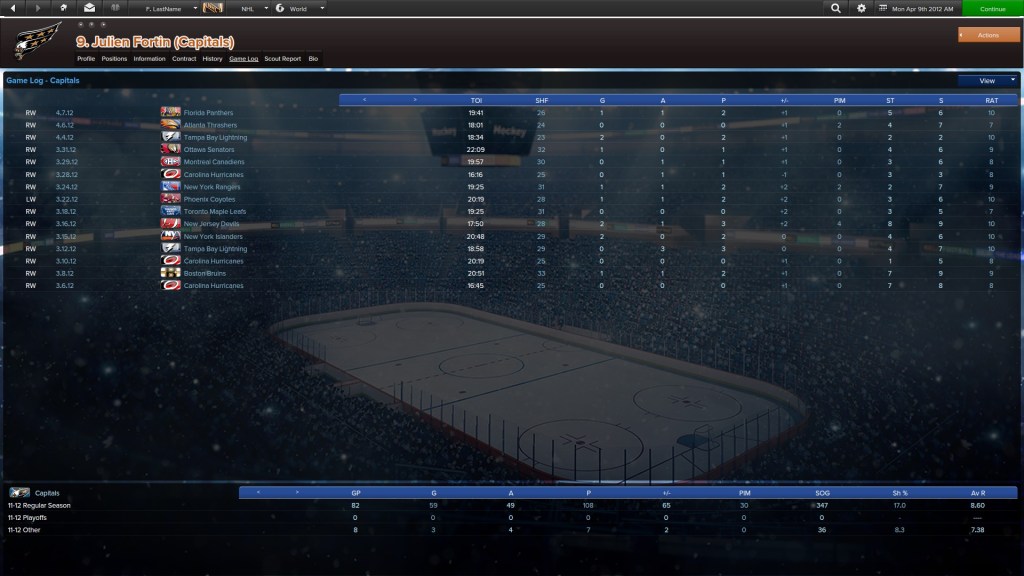Open the mail inbox envelope icon

click(x=90, y=8)
